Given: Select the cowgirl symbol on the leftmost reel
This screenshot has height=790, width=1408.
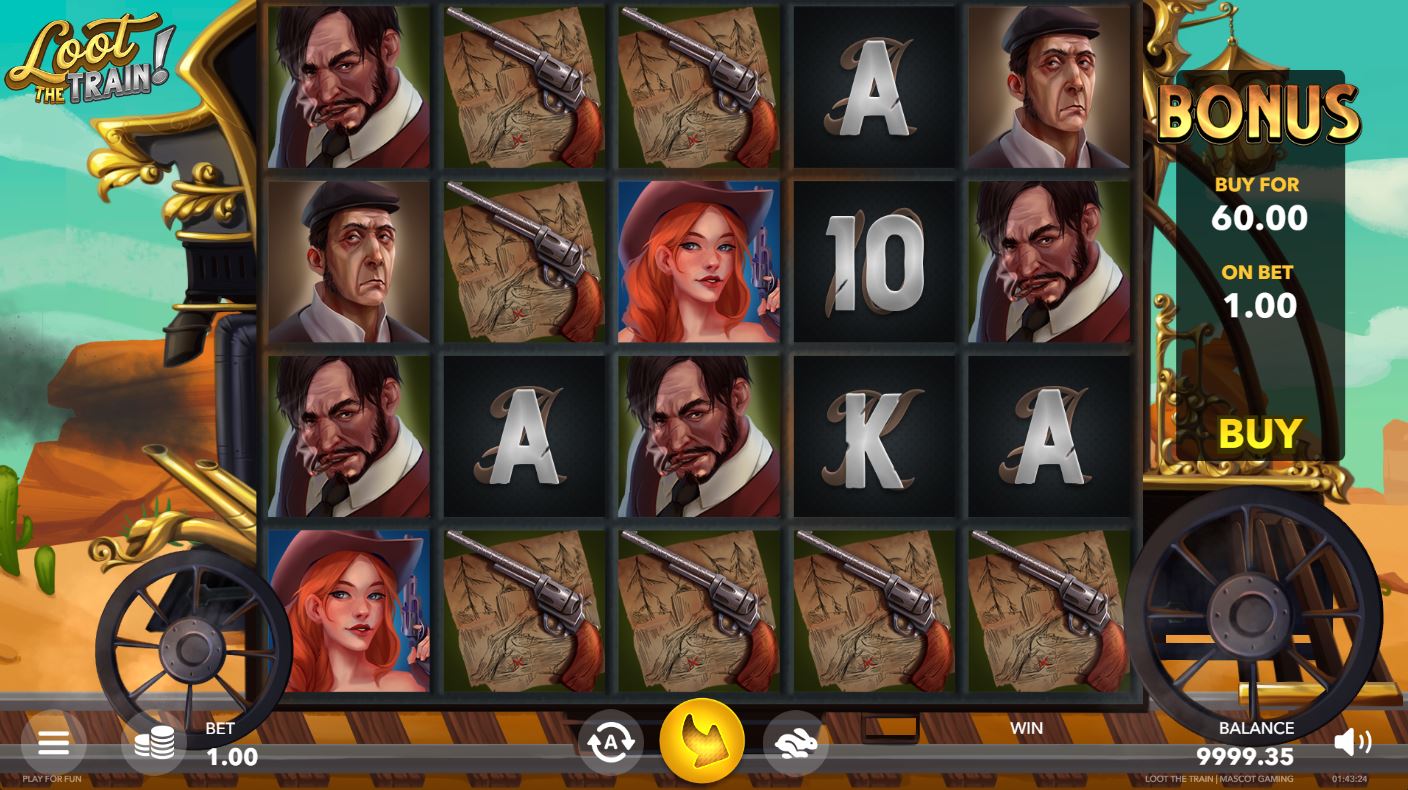Looking at the screenshot, I should coord(348,610).
